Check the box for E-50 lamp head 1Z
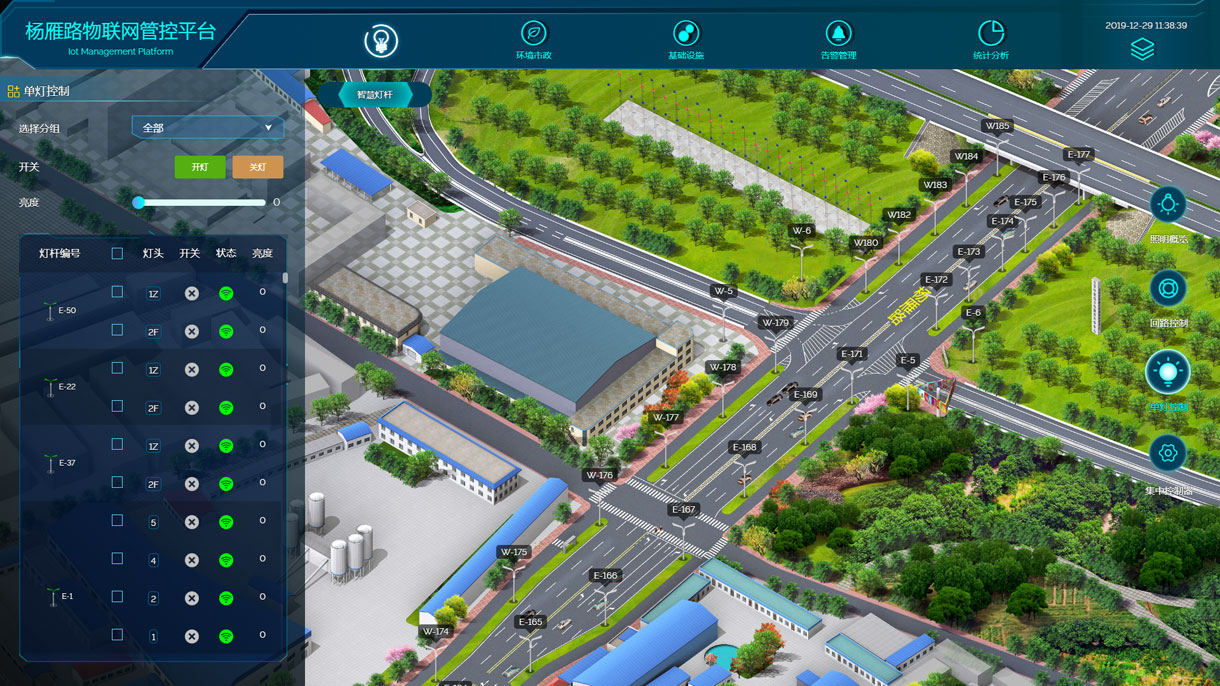The height and width of the screenshot is (686, 1220). (117, 292)
